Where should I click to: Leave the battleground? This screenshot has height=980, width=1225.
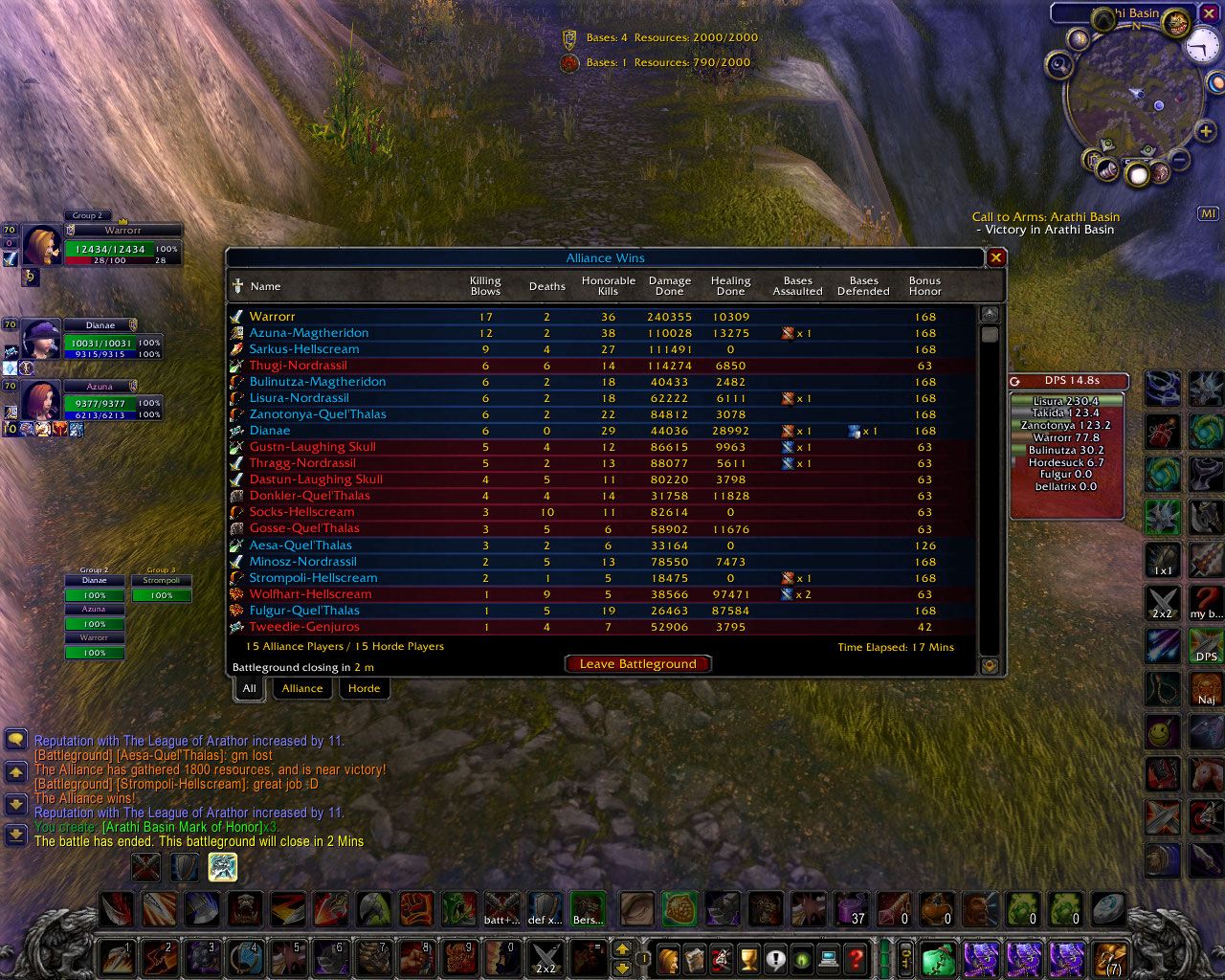(637, 664)
